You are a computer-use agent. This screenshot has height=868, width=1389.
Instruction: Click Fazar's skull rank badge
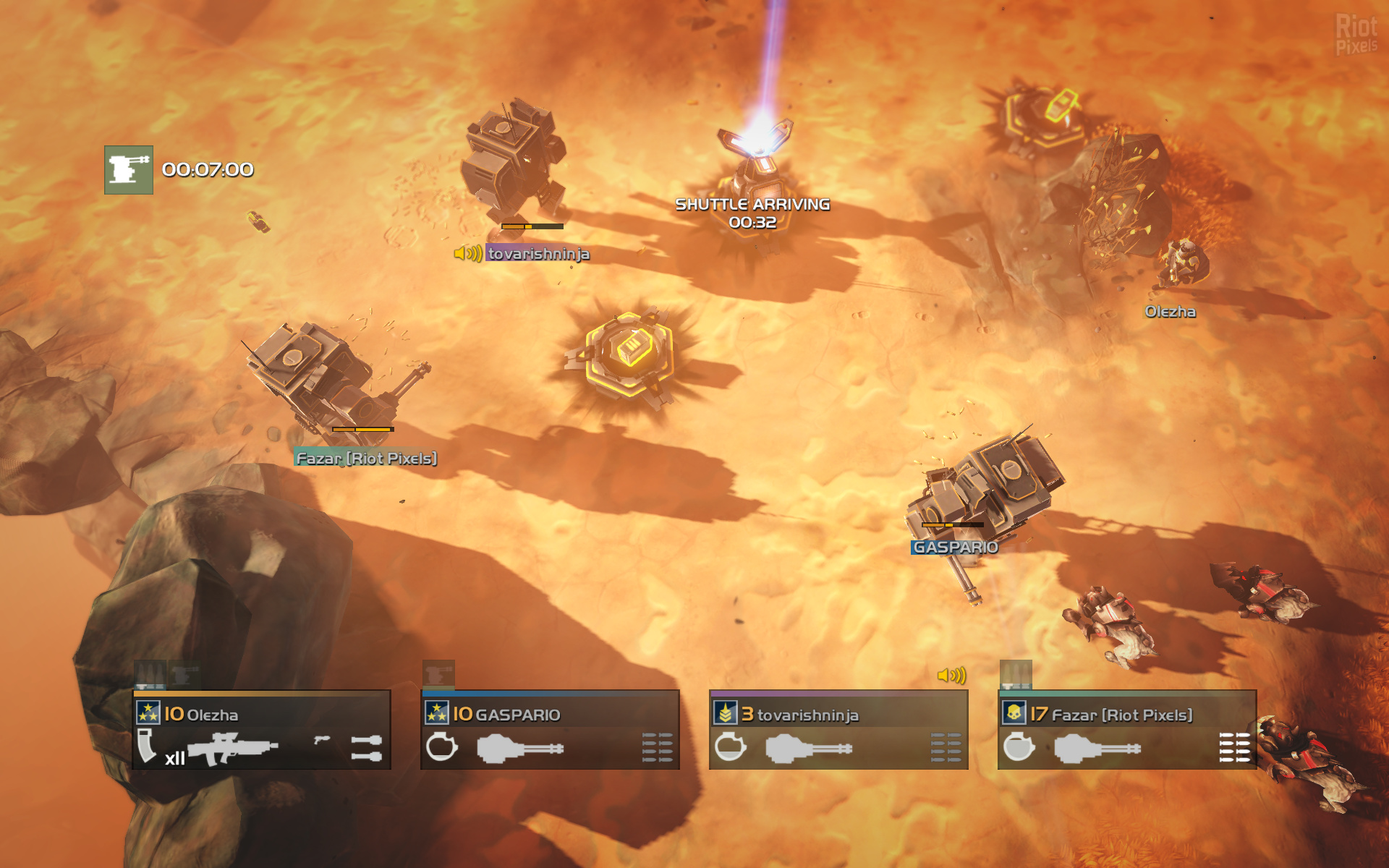click(1014, 713)
